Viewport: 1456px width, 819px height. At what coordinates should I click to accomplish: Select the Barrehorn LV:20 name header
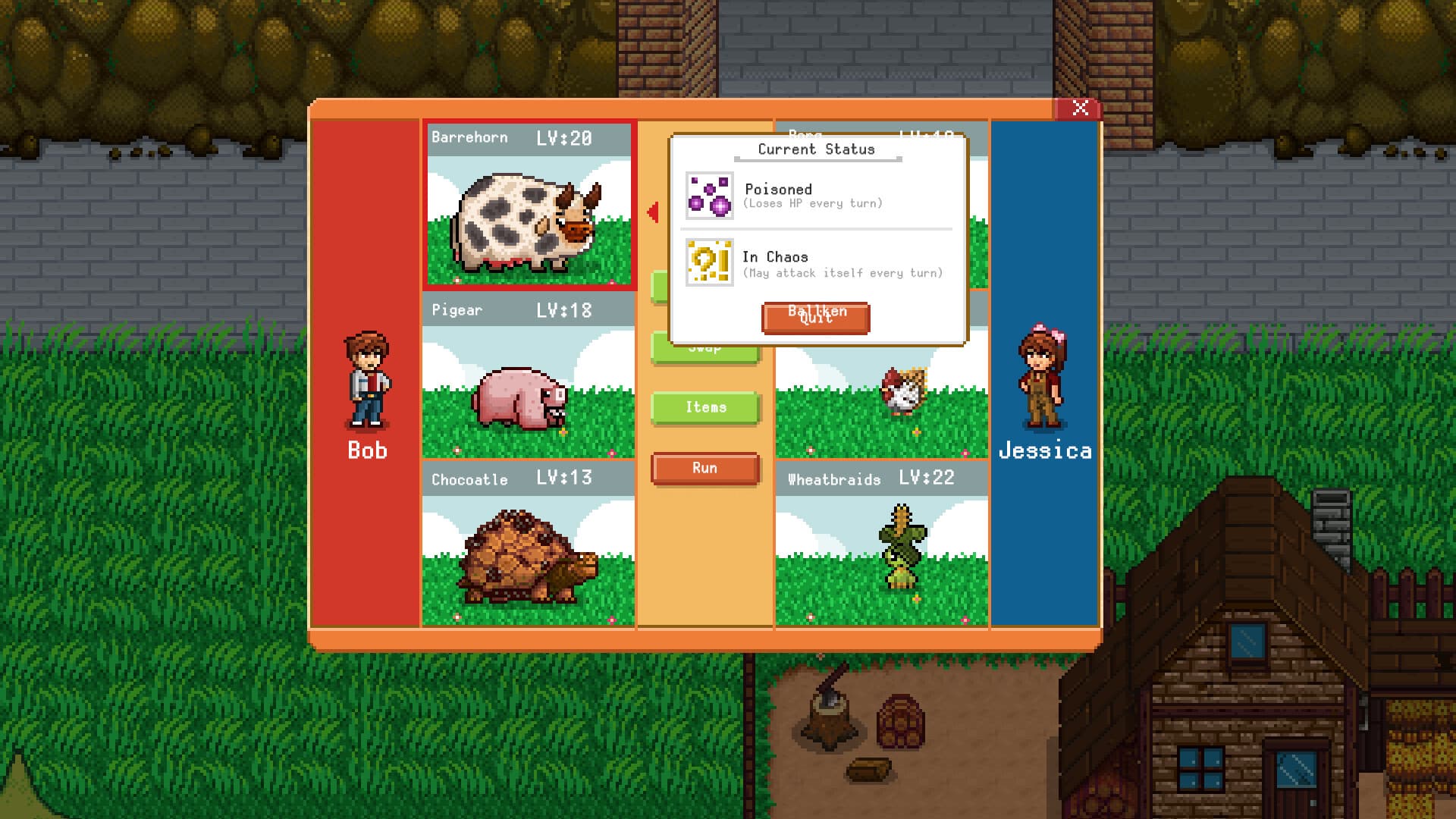(527, 138)
